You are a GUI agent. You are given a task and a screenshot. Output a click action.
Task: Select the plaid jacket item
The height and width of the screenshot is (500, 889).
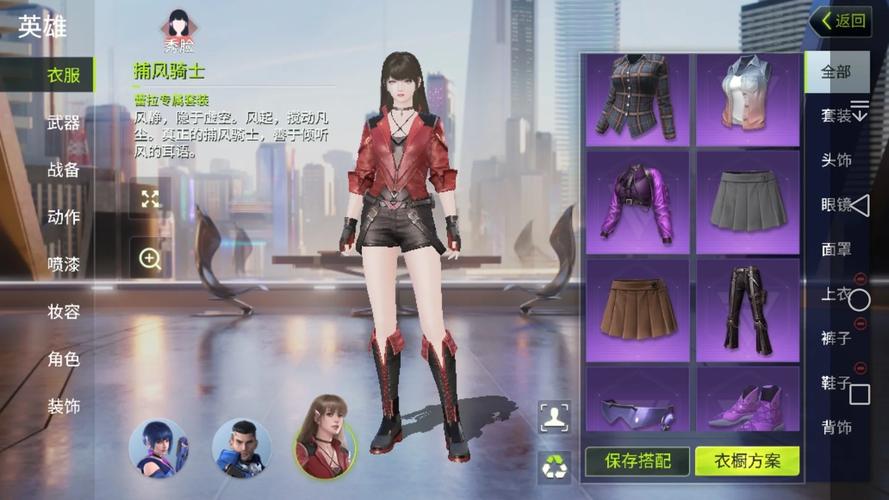637,98
